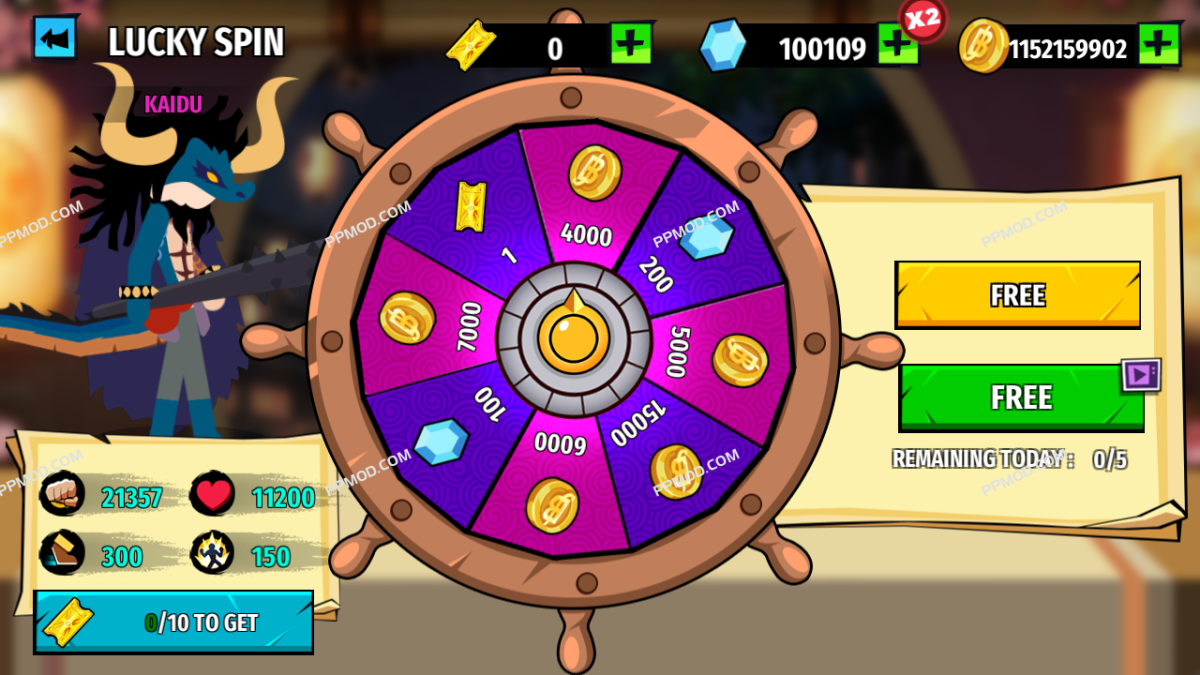
Task: Add gold coins using the plus button
Action: (x=1158, y=45)
